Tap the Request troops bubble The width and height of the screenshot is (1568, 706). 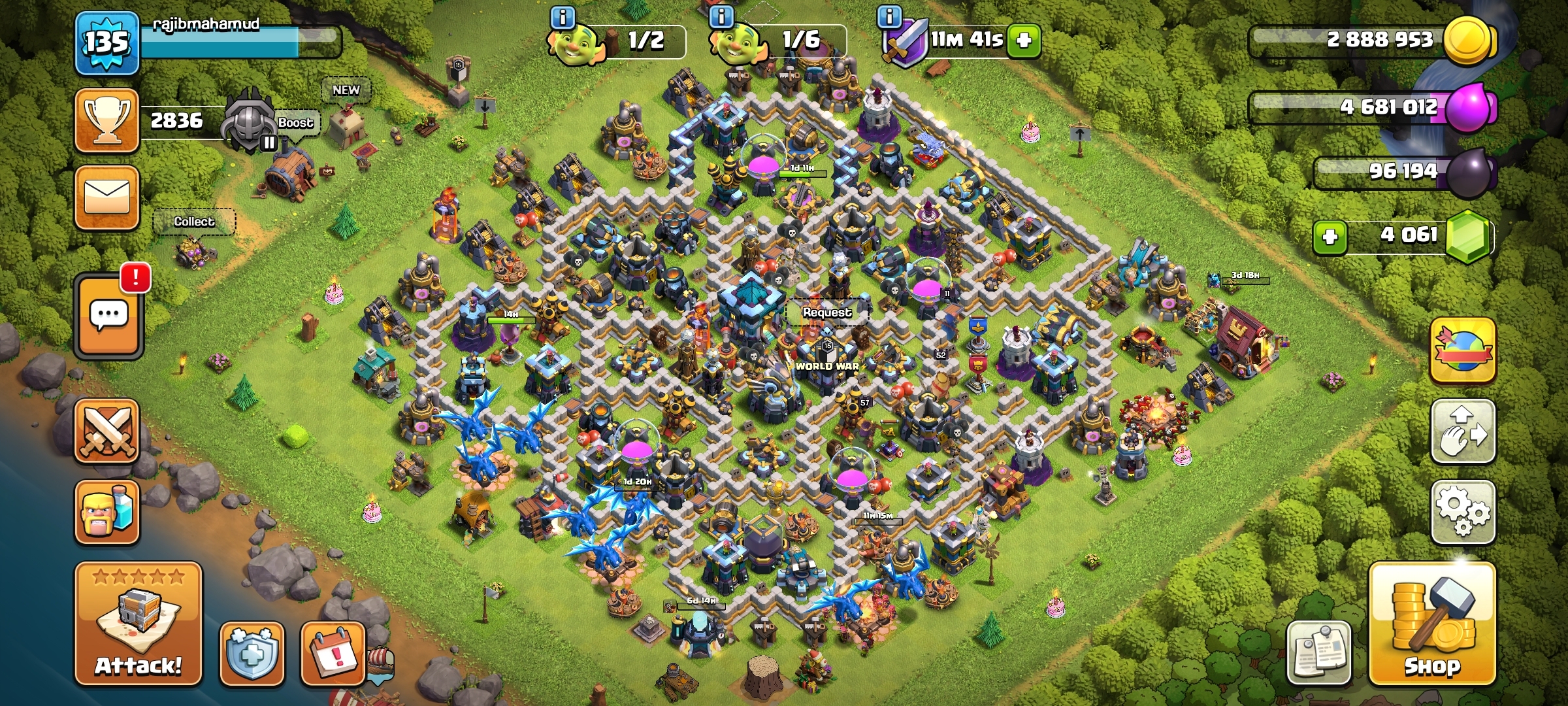827,312
